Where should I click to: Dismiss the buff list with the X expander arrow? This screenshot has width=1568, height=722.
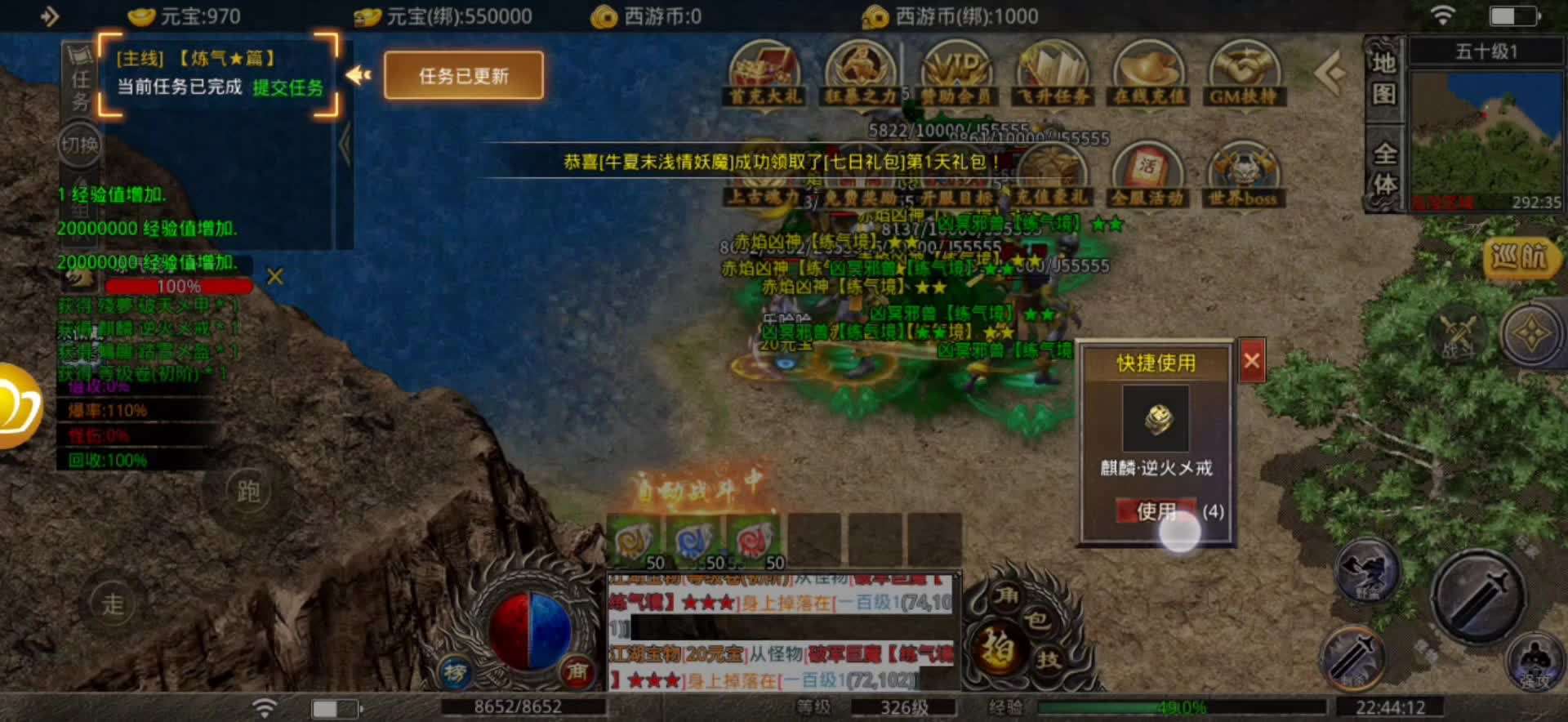[x=275, y=278]
